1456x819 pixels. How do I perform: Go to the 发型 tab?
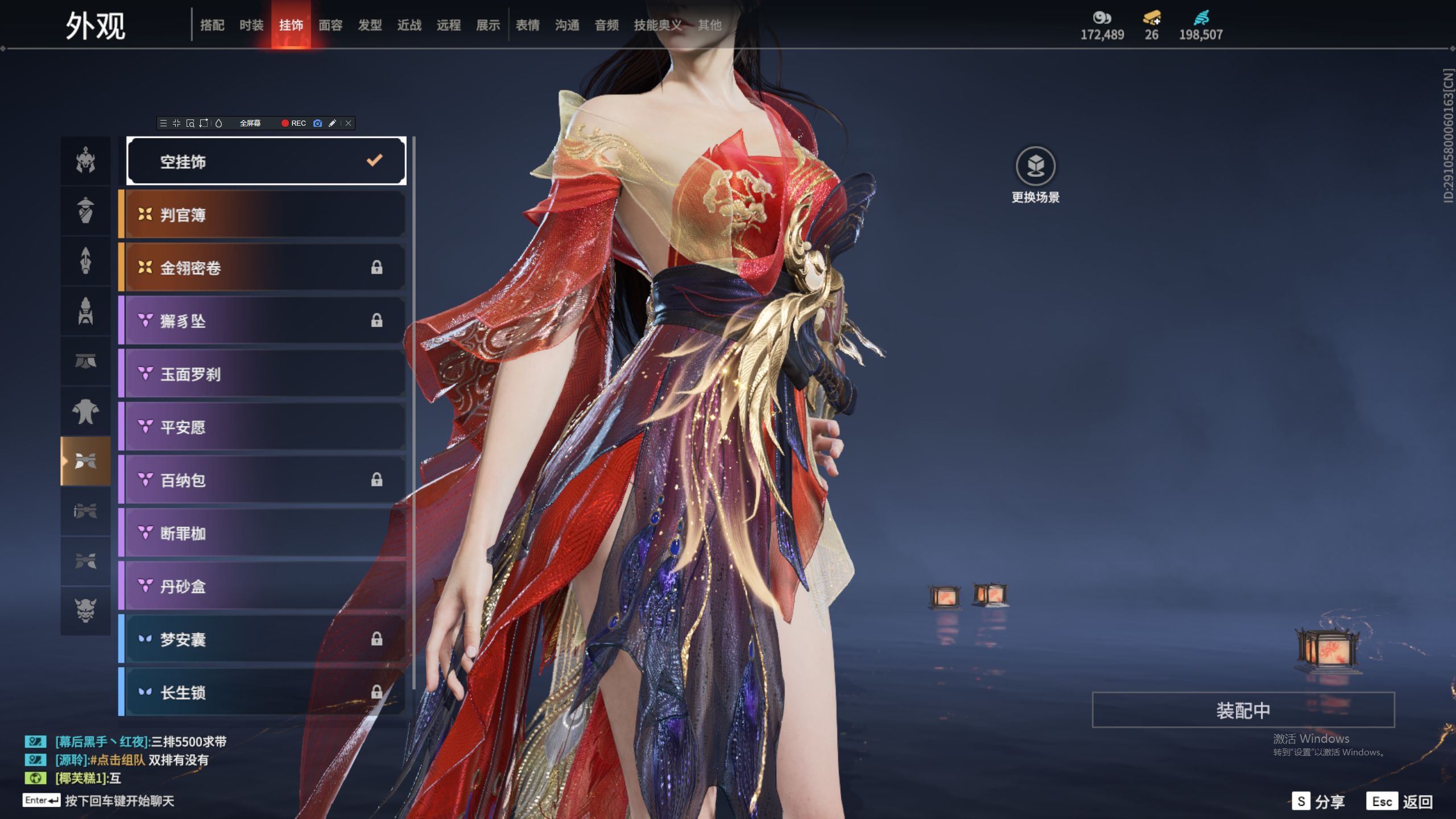click(370, 25)
